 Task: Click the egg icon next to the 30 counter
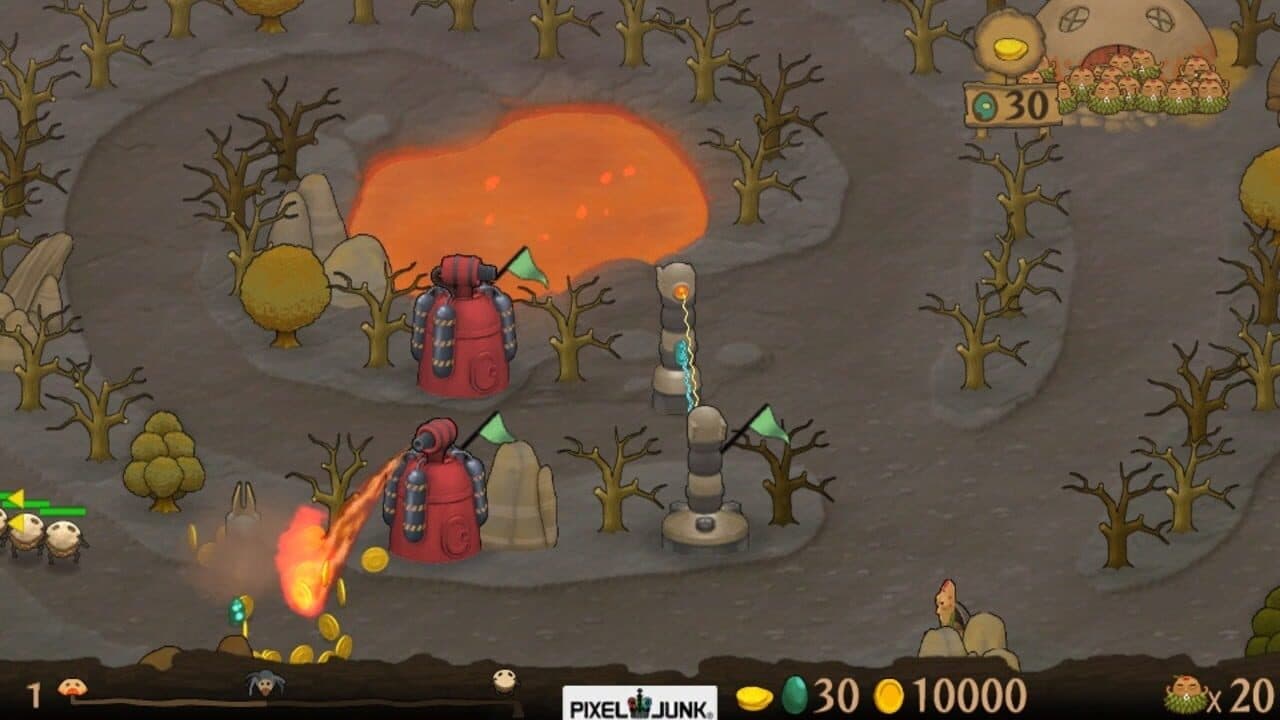[x=793, y=695]
